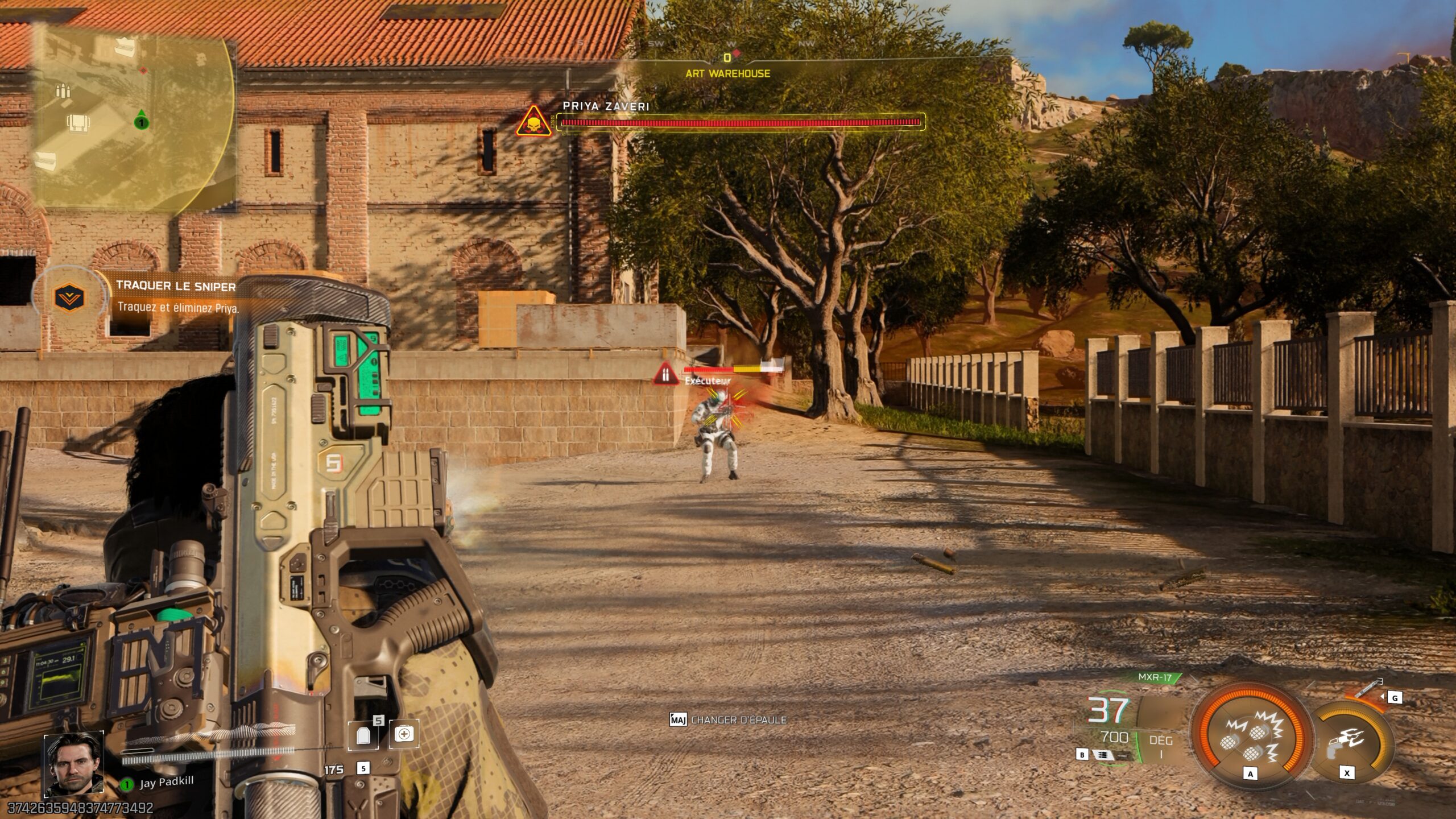
Task: Select the armor plate item slot
Action: (x=364, y=735)
